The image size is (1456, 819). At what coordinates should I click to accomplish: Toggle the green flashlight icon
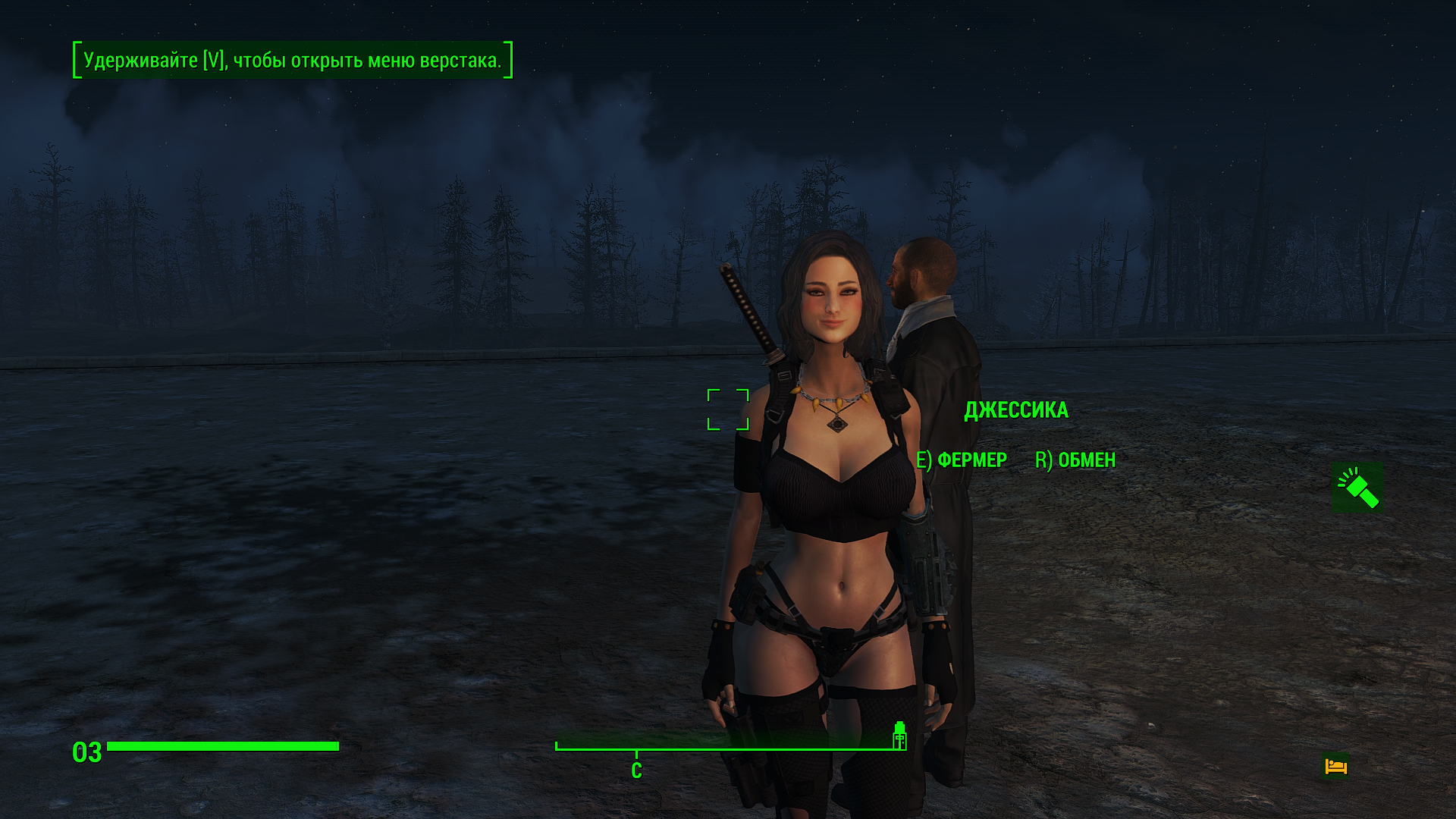[x=1357, y=488]
